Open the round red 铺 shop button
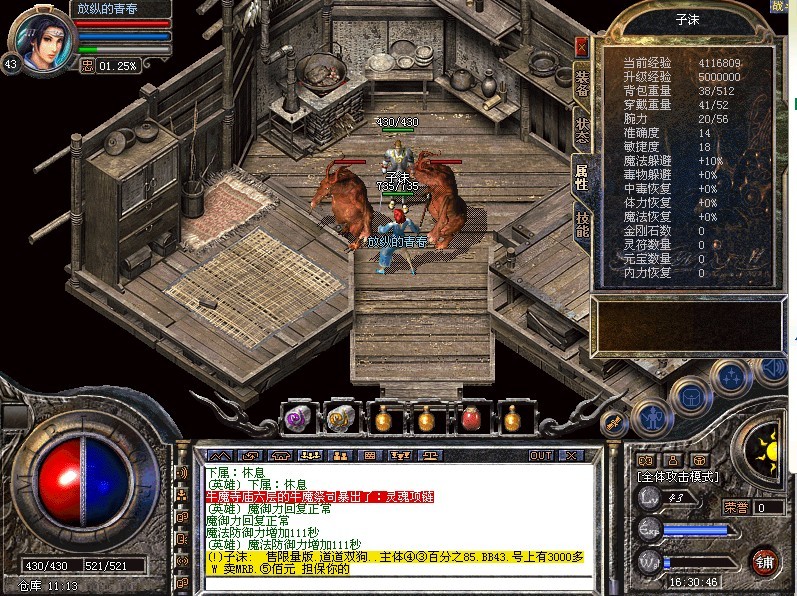 (x=764, y=560)
